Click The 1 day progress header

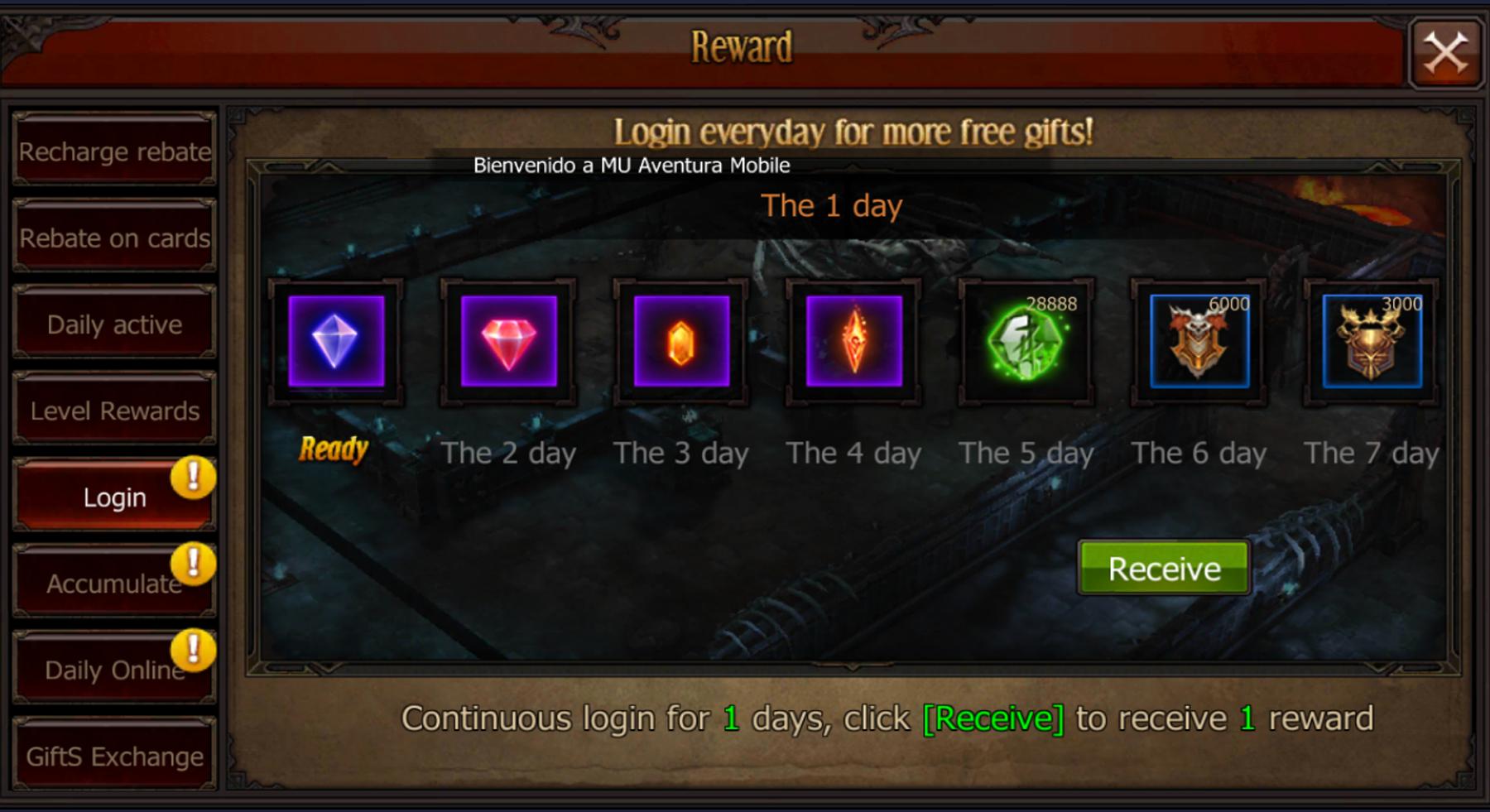[x=834, y=206]
